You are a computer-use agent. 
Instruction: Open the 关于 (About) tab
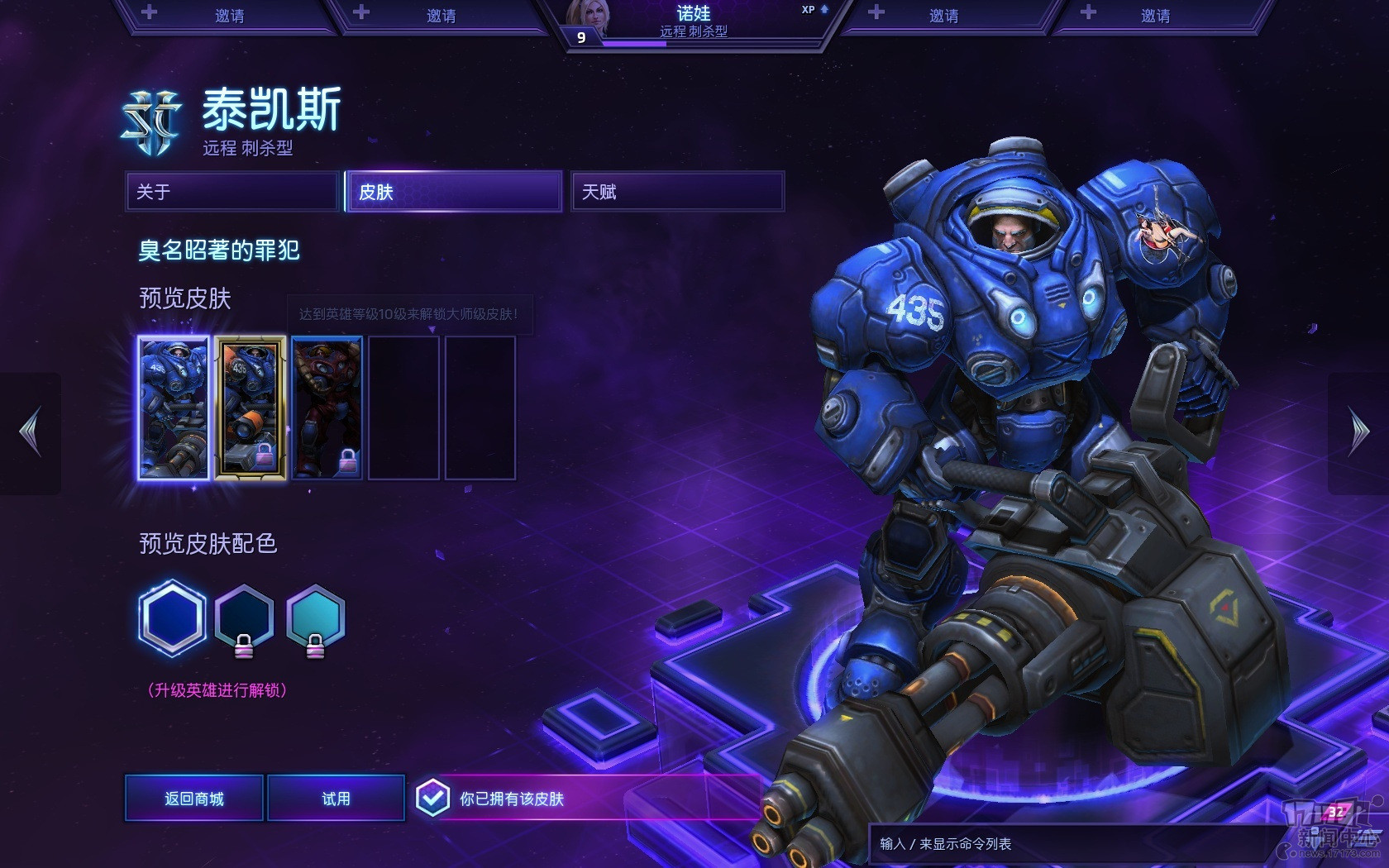(x=232, y=192)
